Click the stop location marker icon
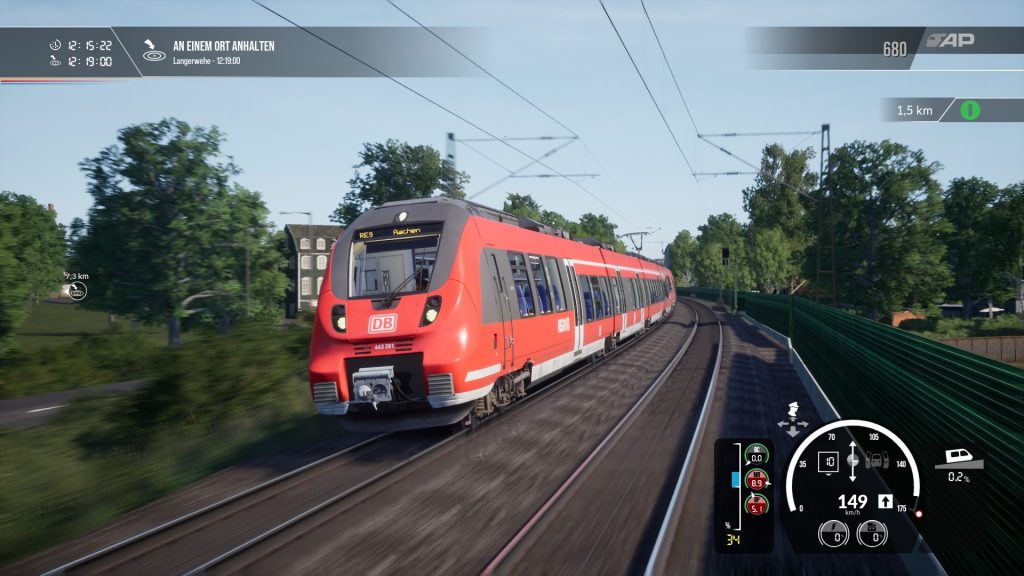 (154, 51)
